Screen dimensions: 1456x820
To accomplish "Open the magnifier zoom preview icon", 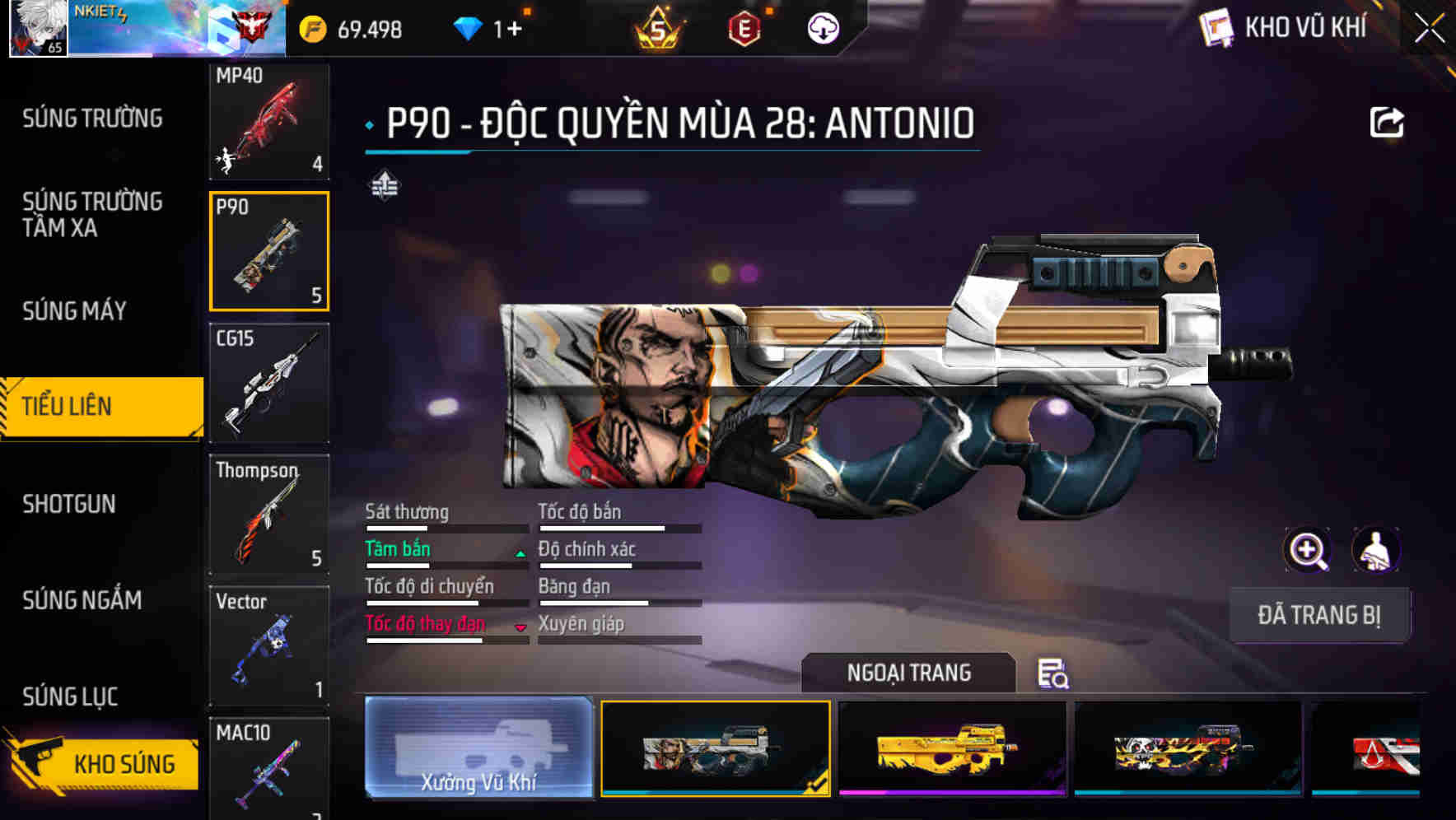I will click(1305, 550).
